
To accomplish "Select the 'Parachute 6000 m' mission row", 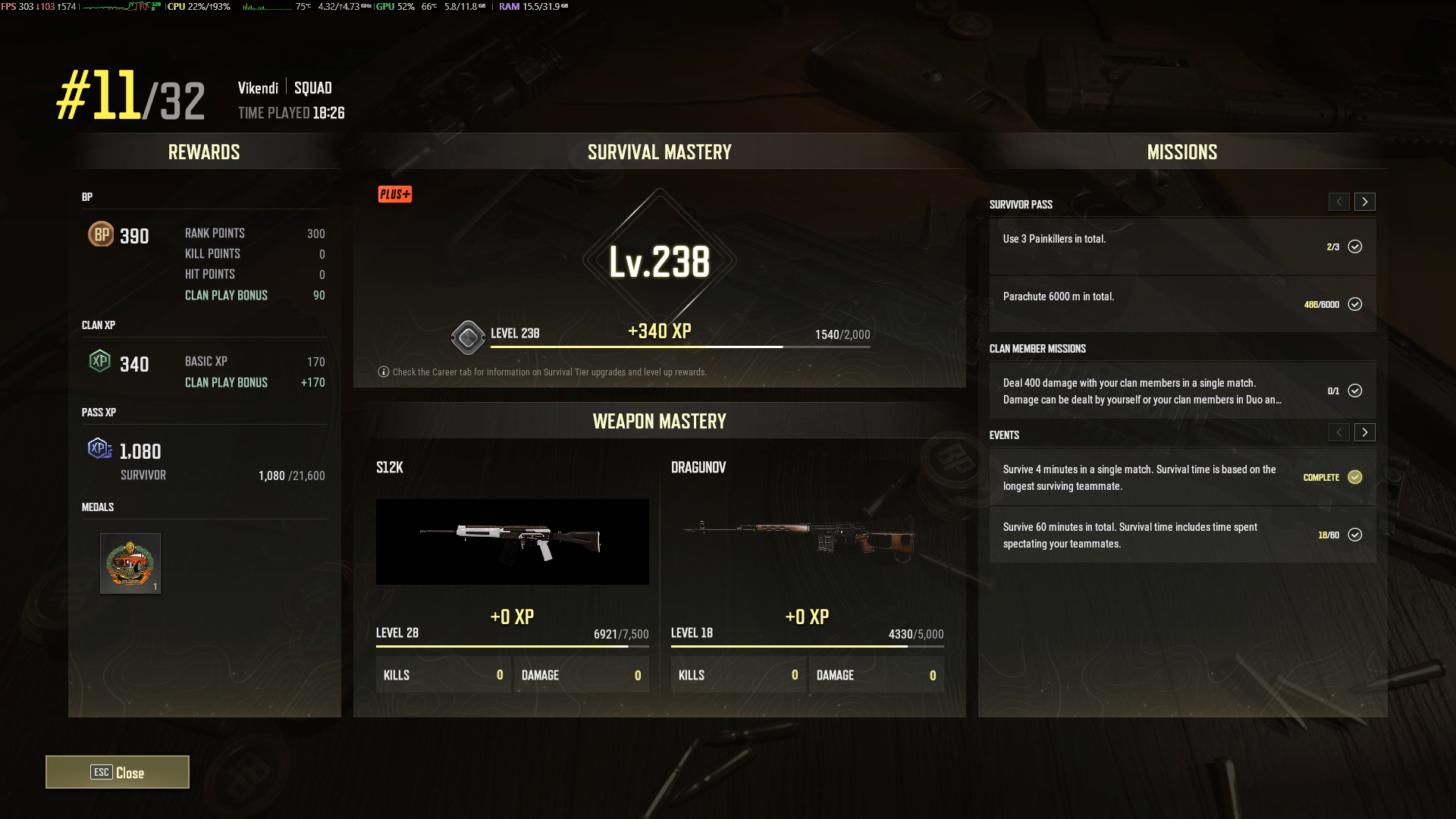I will pyautogui.click(x=1181, y=304).
